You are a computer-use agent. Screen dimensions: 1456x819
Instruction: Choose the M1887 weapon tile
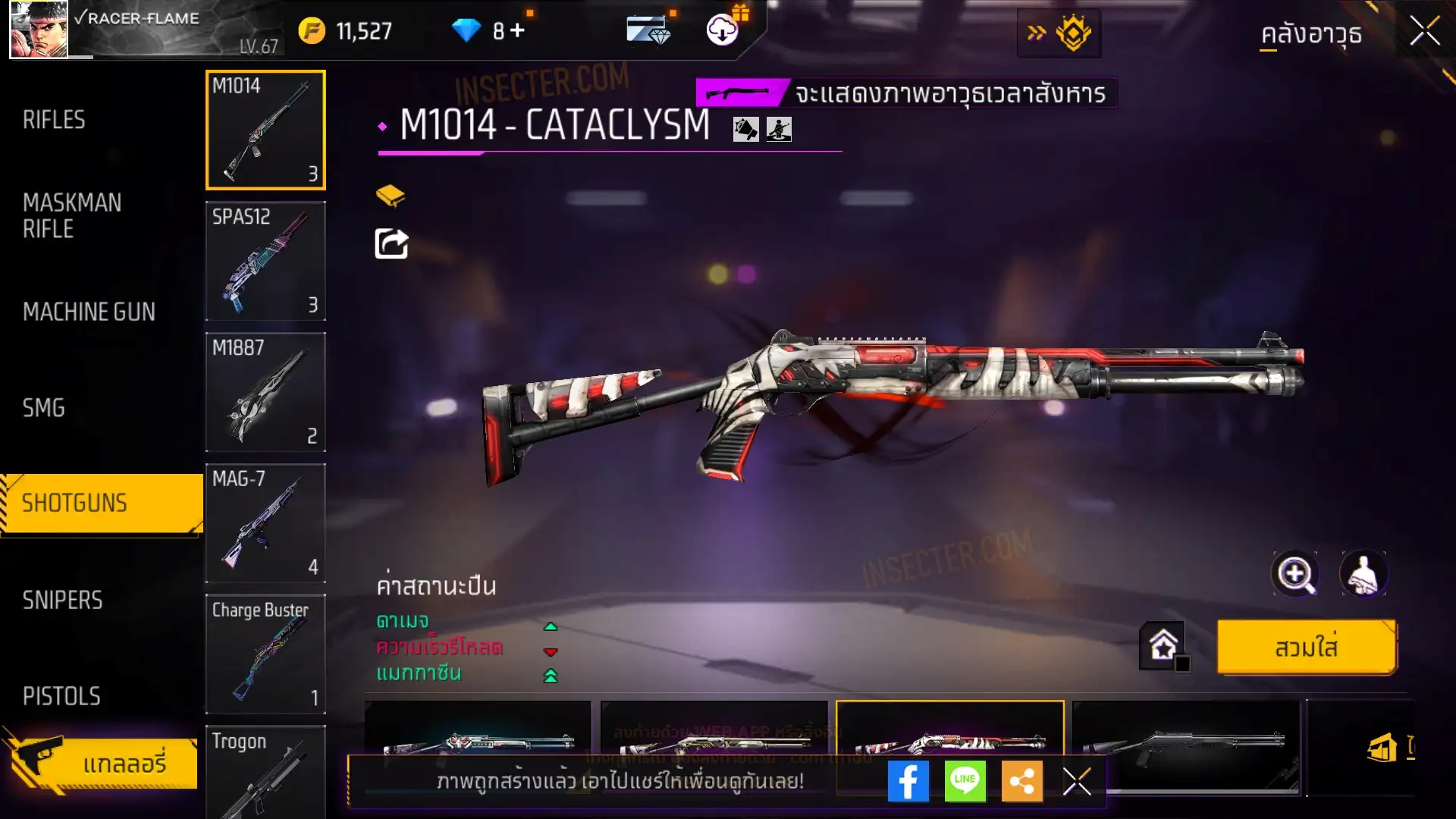point(265,392)
